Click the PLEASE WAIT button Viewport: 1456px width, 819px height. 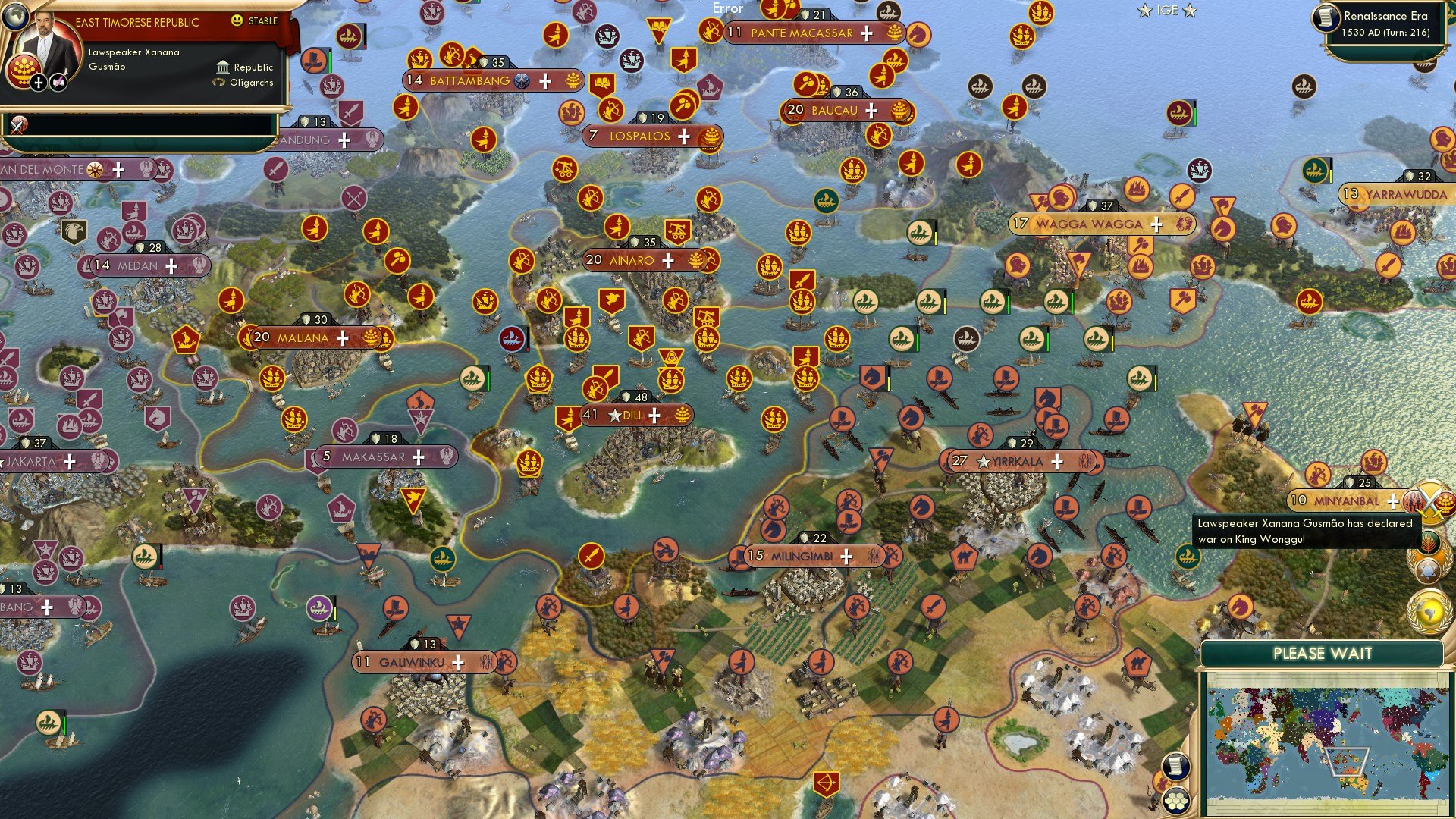1323,653
